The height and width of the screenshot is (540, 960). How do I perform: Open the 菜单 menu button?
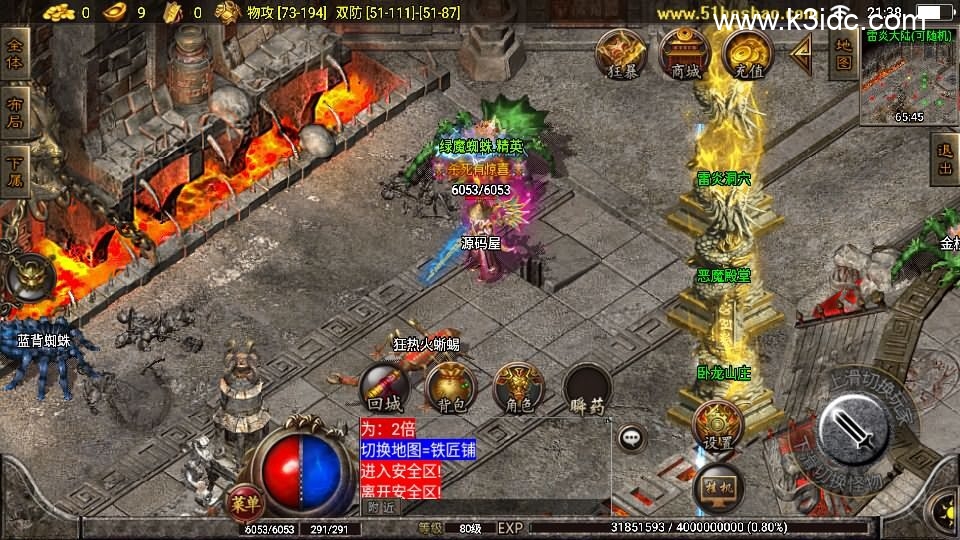[243, 500]
